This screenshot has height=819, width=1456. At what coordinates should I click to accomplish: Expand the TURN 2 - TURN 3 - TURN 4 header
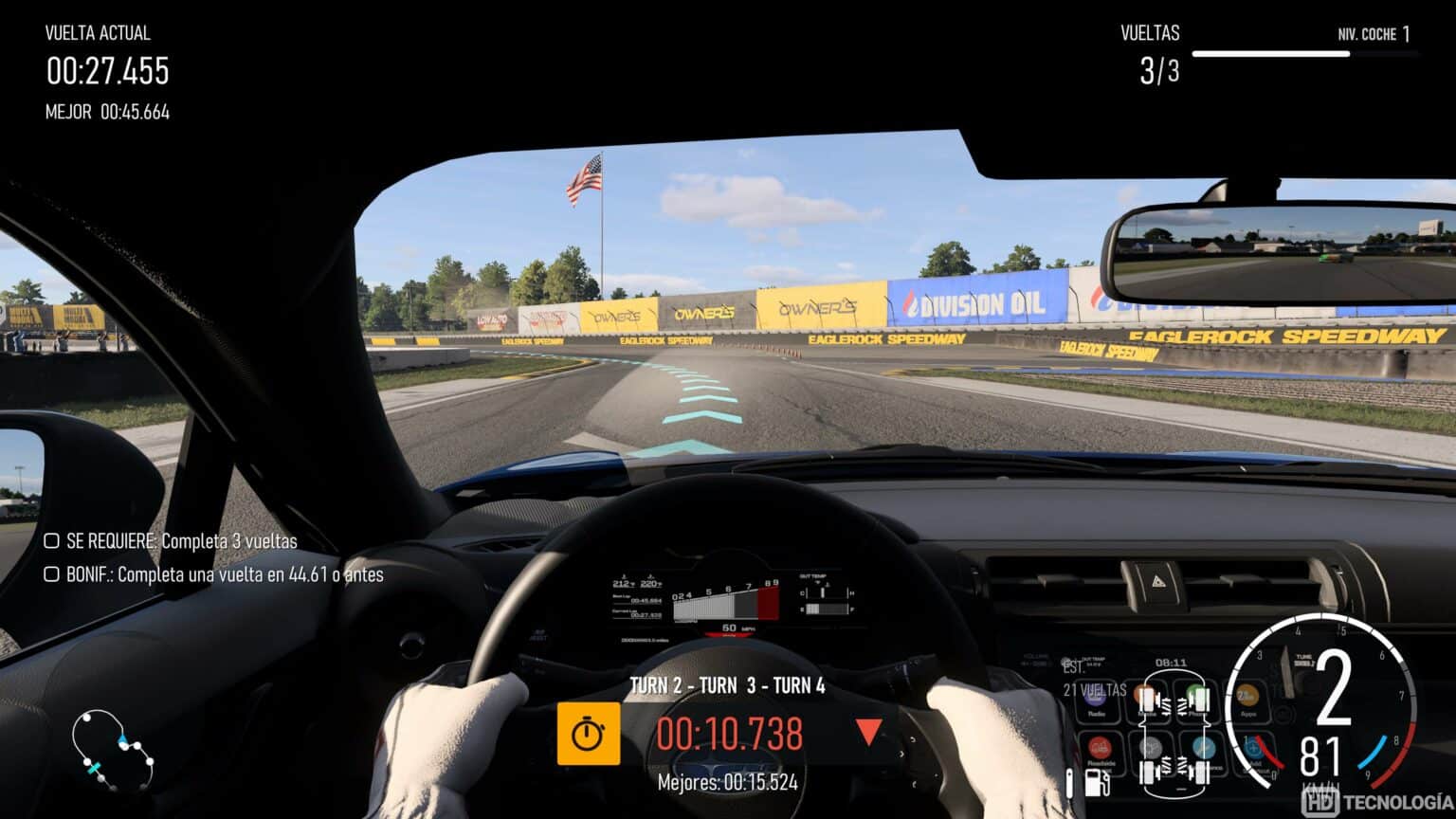(x=728, y=685)
